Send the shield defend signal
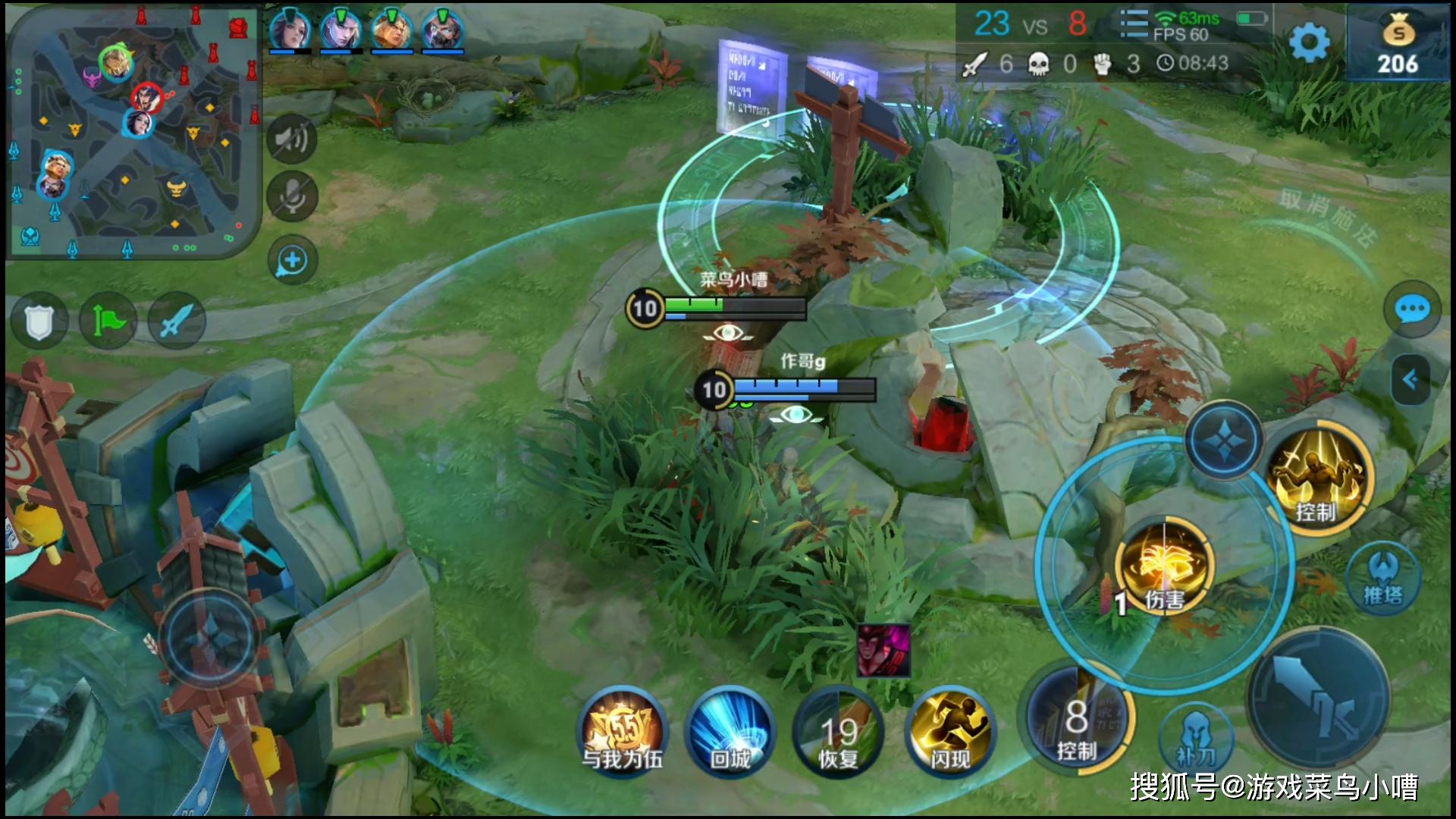This screenshot has height=819, width=1456. coord(36,322)
